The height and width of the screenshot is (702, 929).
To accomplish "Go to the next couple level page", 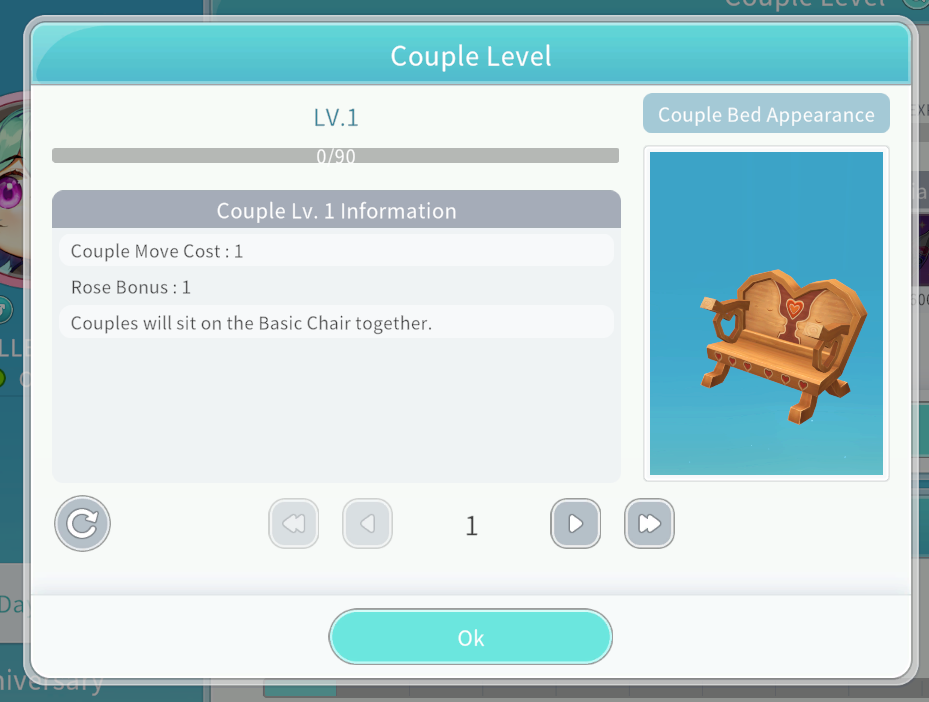I will tap(575, 523).
